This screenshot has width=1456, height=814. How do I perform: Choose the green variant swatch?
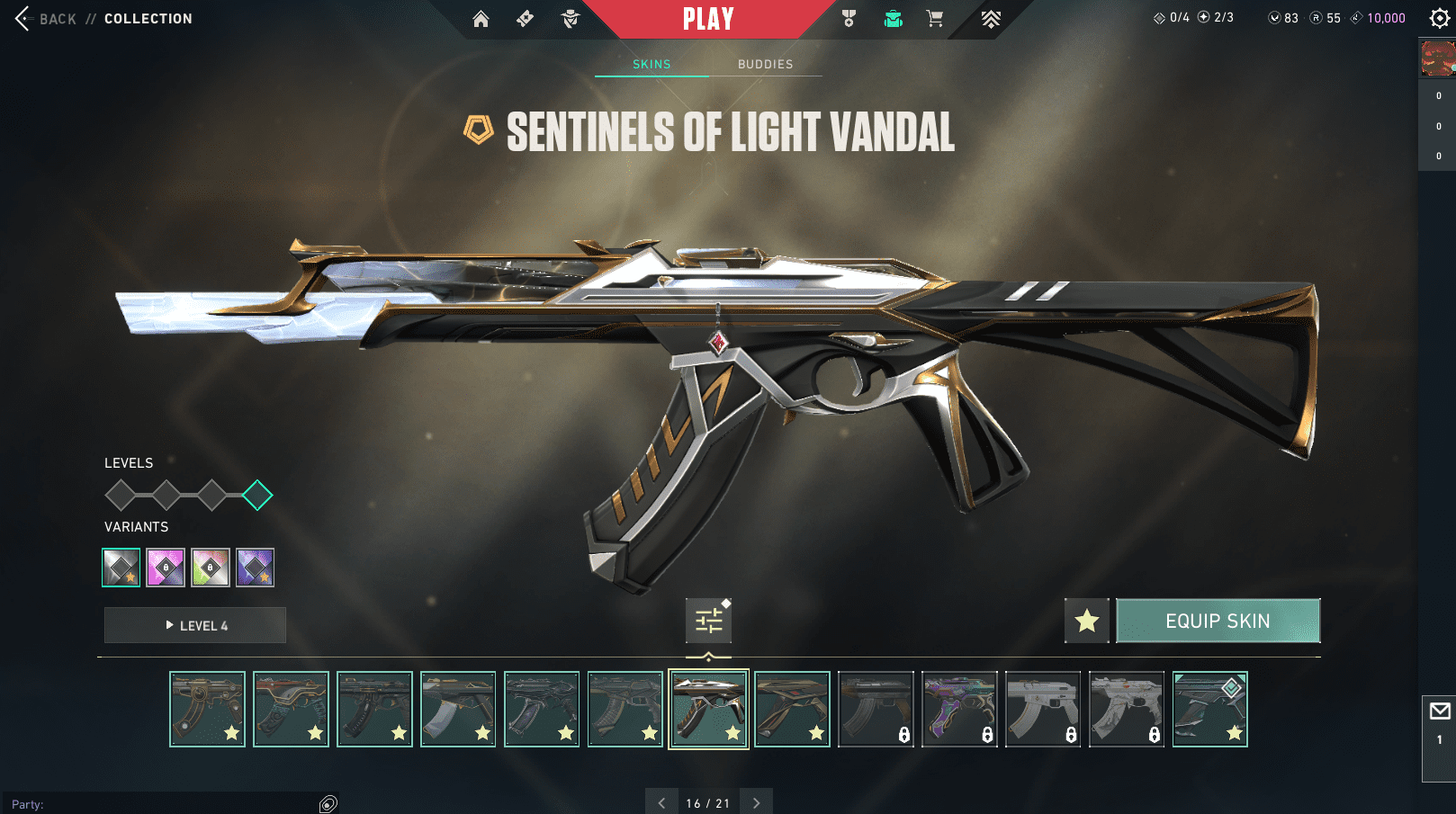pyautogui.click(x=211, y=568)
